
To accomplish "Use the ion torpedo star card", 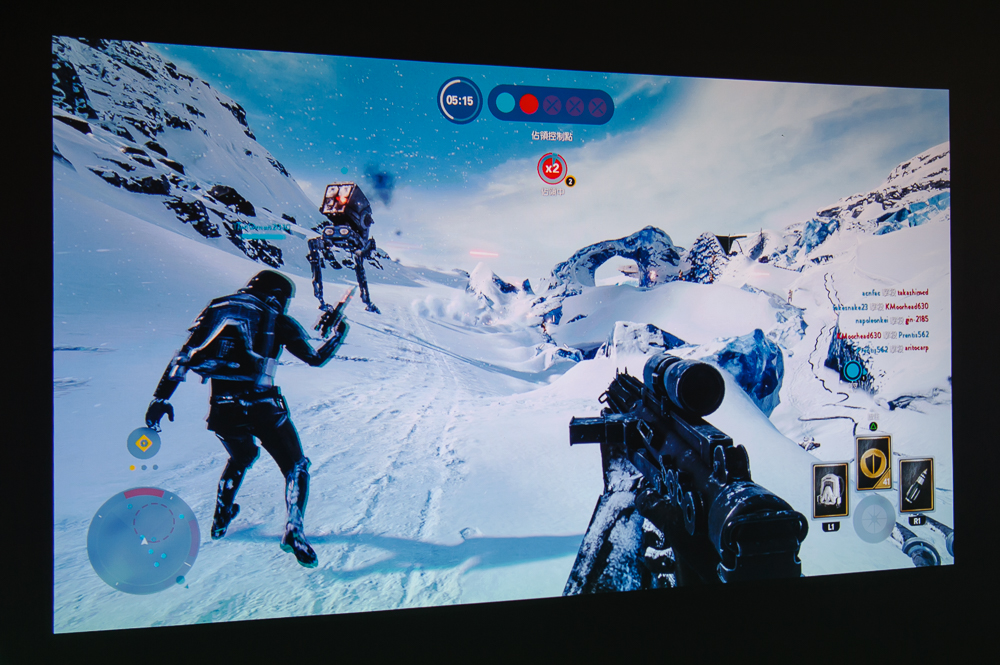I will point(916,485).
